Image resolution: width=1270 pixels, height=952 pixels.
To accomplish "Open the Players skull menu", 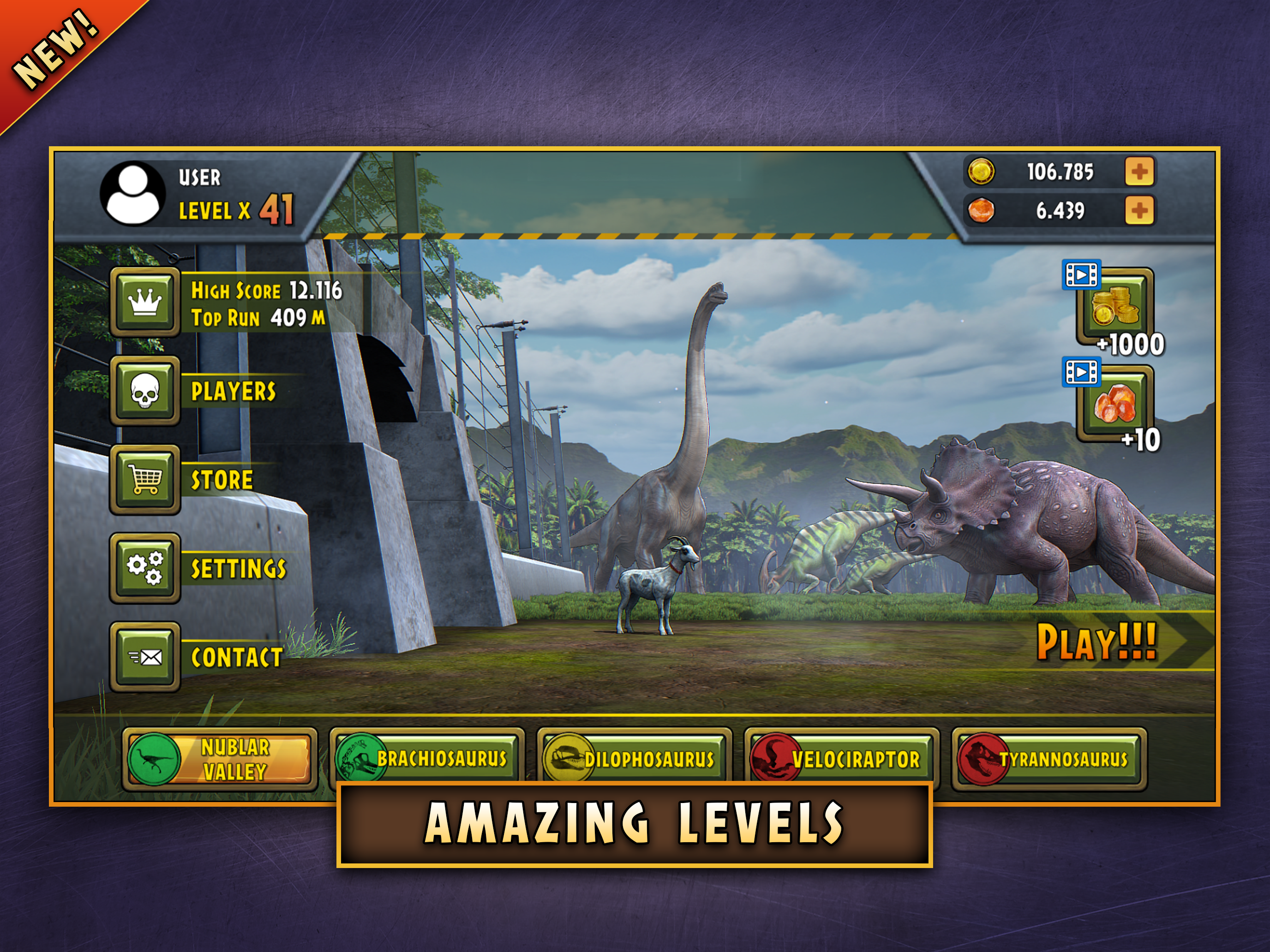I will pos(145,391).
